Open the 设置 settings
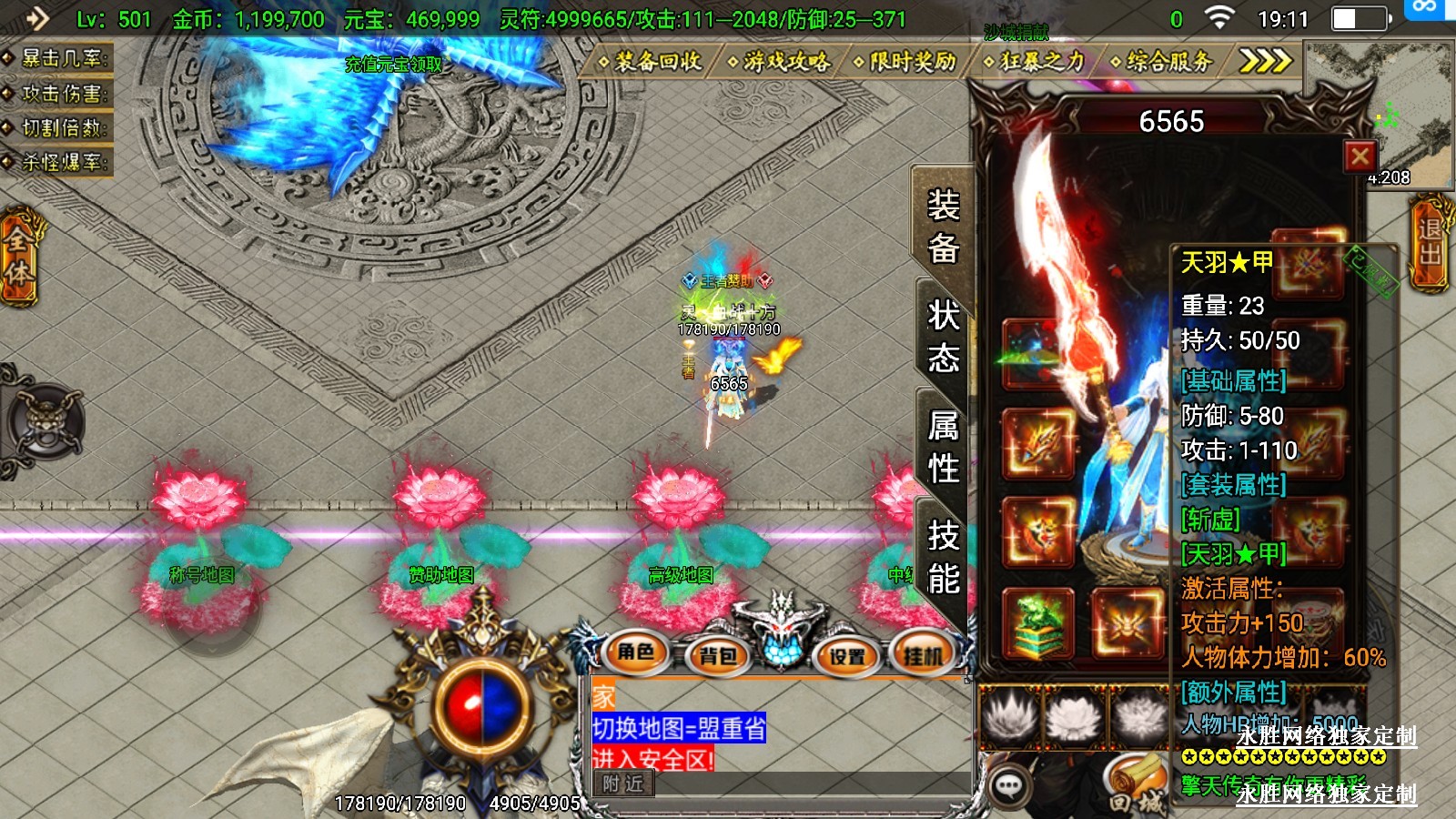This screenshot has width=1456, height=819. pos(847,655)
